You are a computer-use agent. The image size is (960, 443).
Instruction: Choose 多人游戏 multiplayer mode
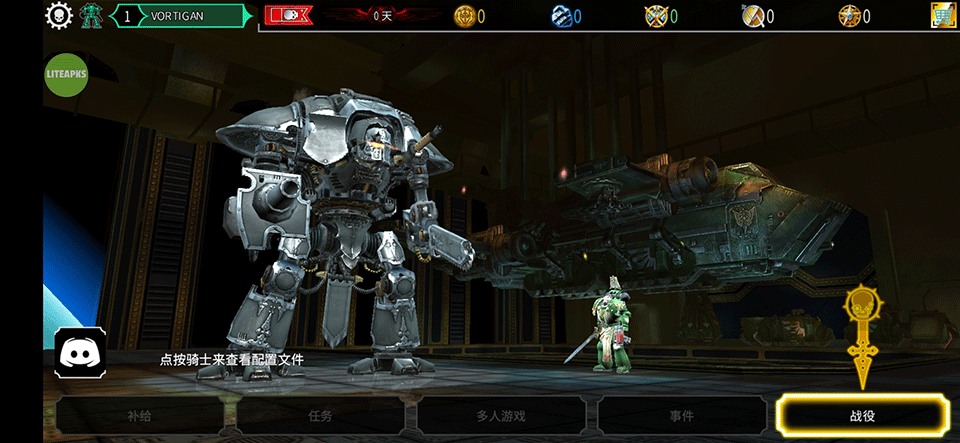pos(500,415)
